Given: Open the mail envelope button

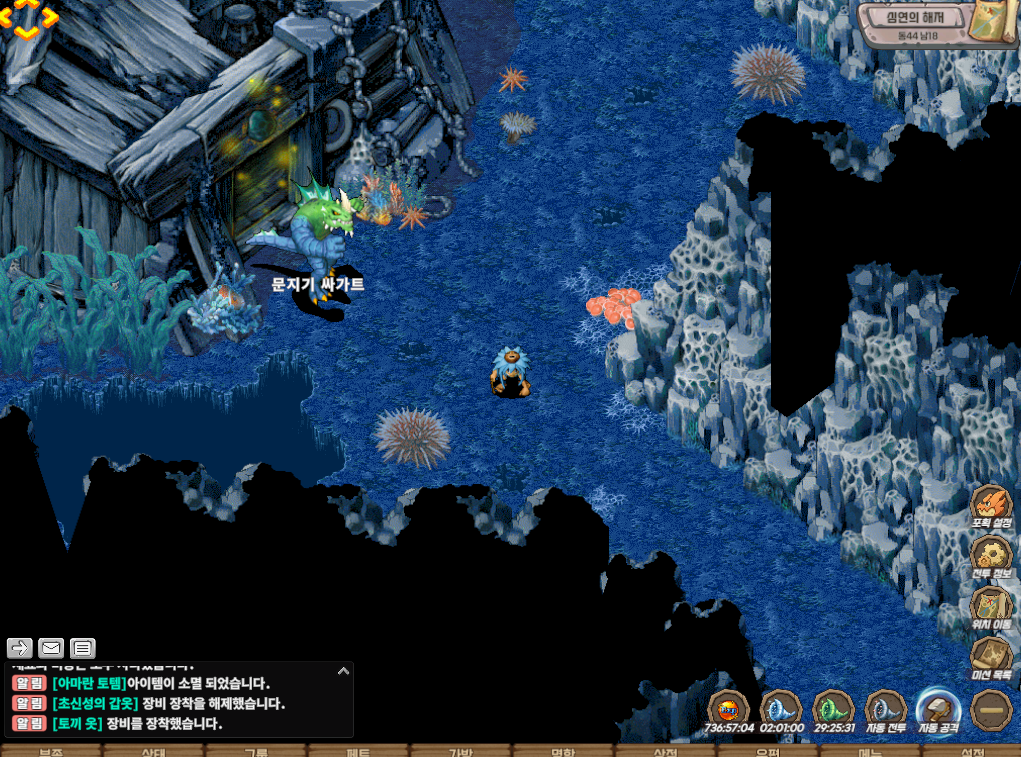Looking at the screenshot, I should point(51,648).
